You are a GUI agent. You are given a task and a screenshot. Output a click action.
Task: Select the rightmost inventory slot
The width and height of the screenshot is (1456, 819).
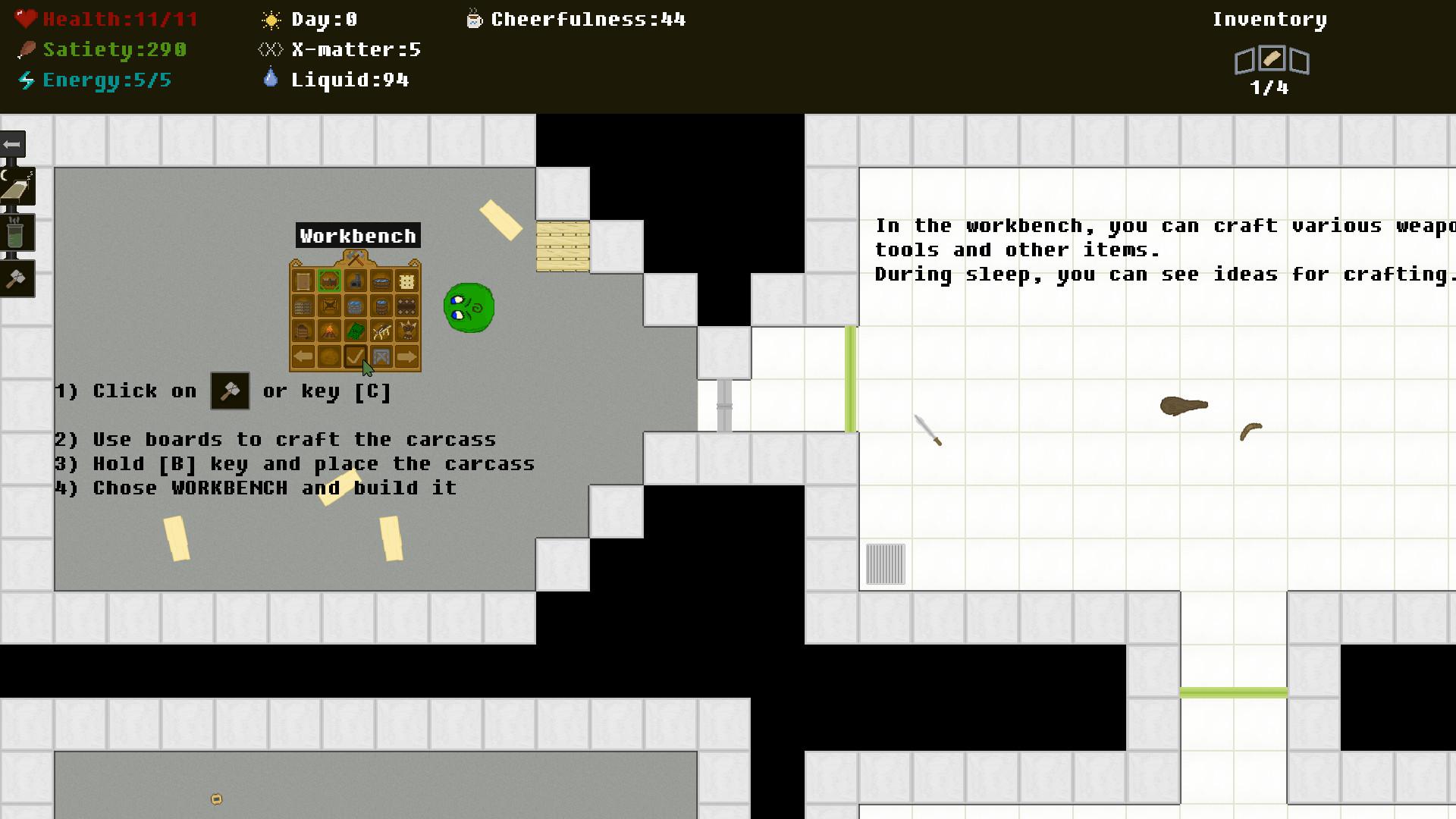pos(1299,59)
